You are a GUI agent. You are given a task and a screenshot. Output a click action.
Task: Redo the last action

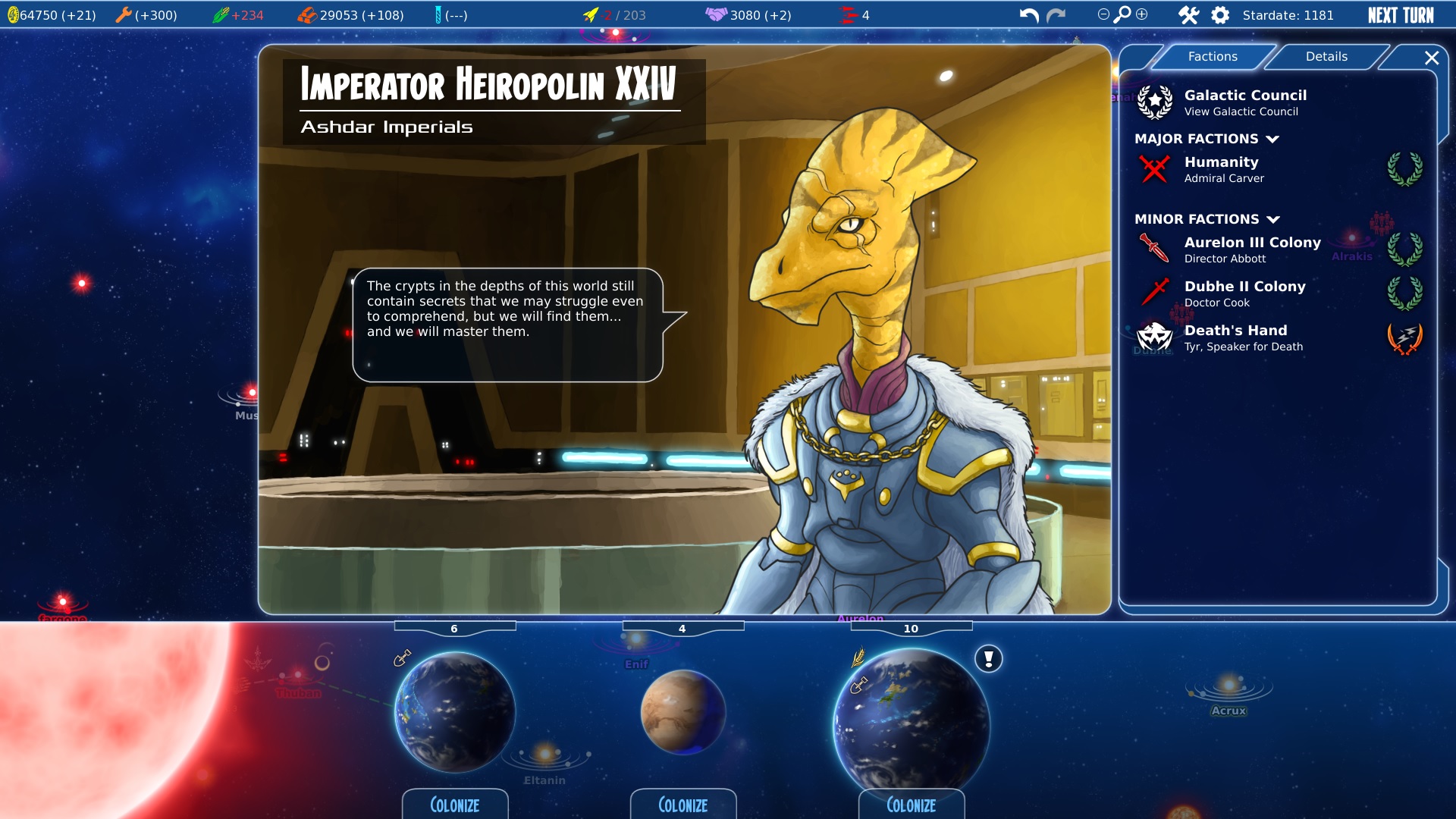[x=1056, y=15]
